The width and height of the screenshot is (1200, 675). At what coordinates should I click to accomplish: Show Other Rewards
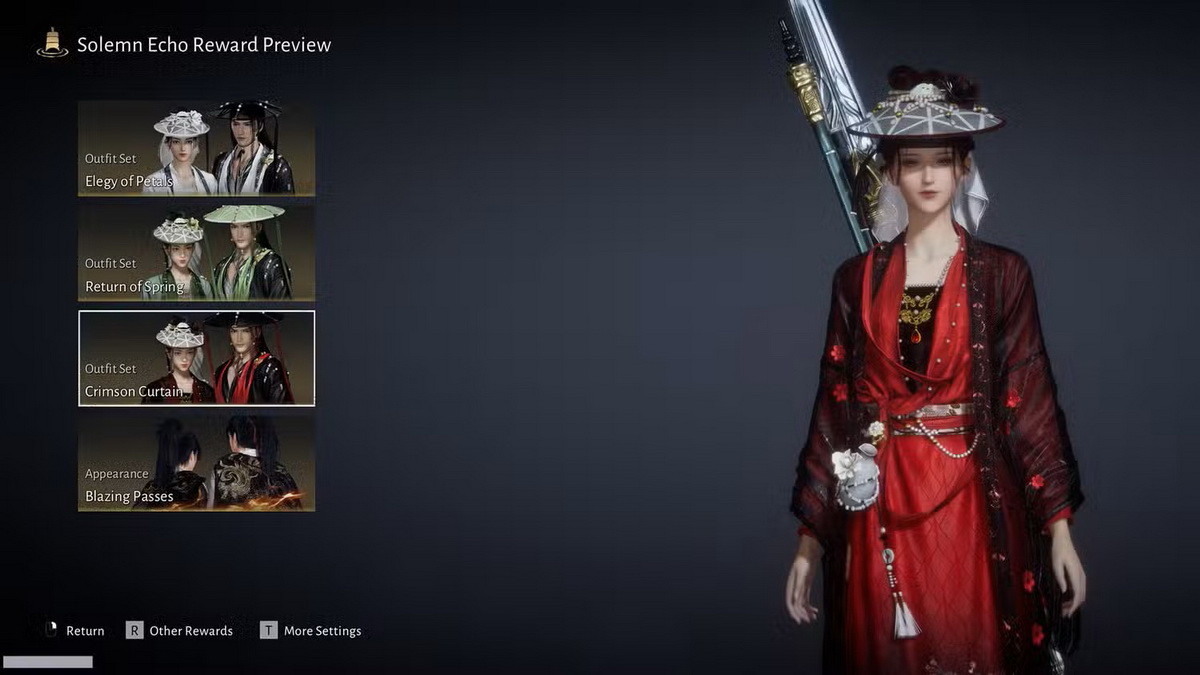click(180, 631)
